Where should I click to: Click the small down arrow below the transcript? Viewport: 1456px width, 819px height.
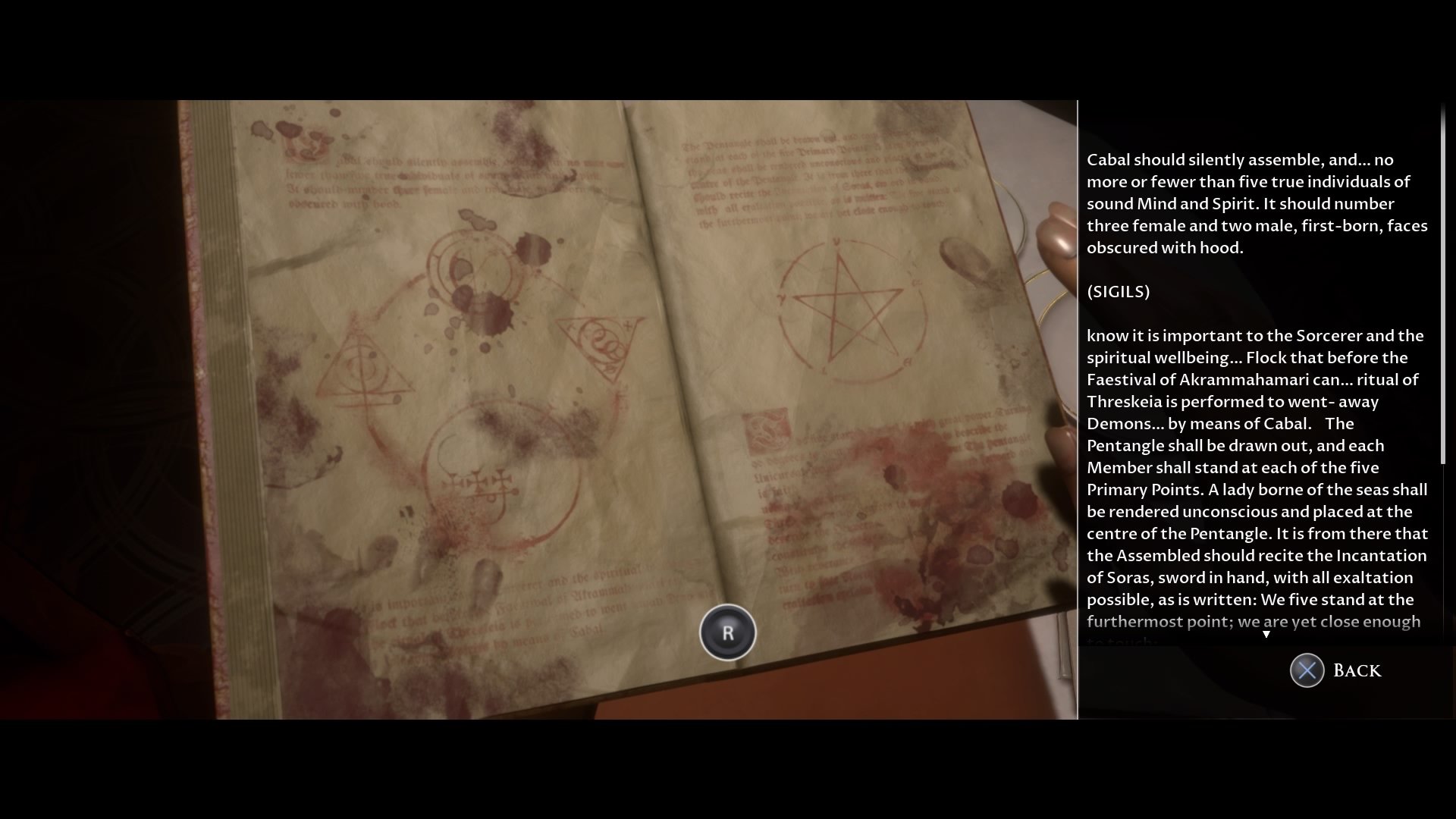(x=1266, y=634)
